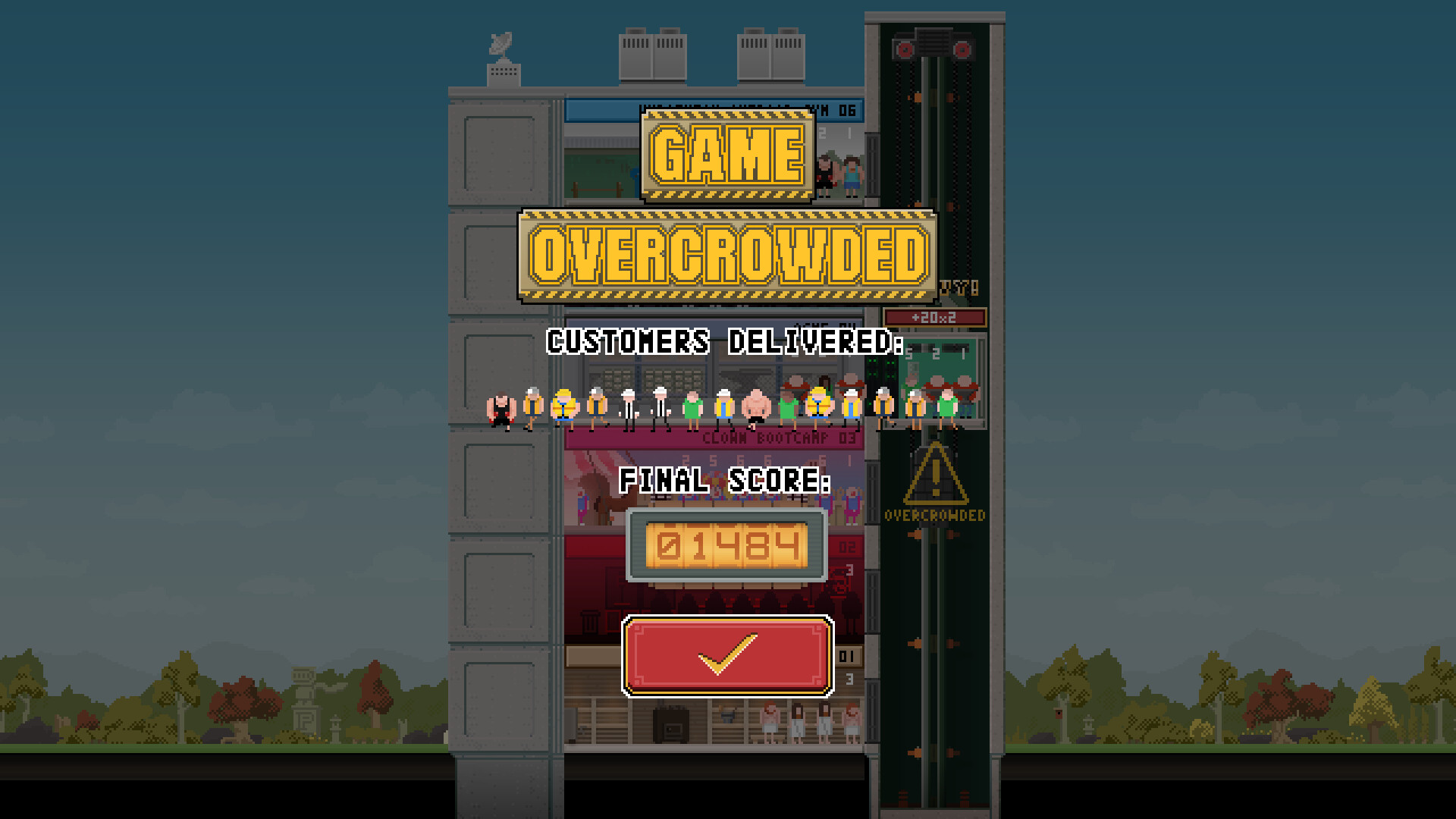Confirm game over with the red checkmark button
Image resolution: width=1456 pixels, height=819 pixels.
(727, 656)
